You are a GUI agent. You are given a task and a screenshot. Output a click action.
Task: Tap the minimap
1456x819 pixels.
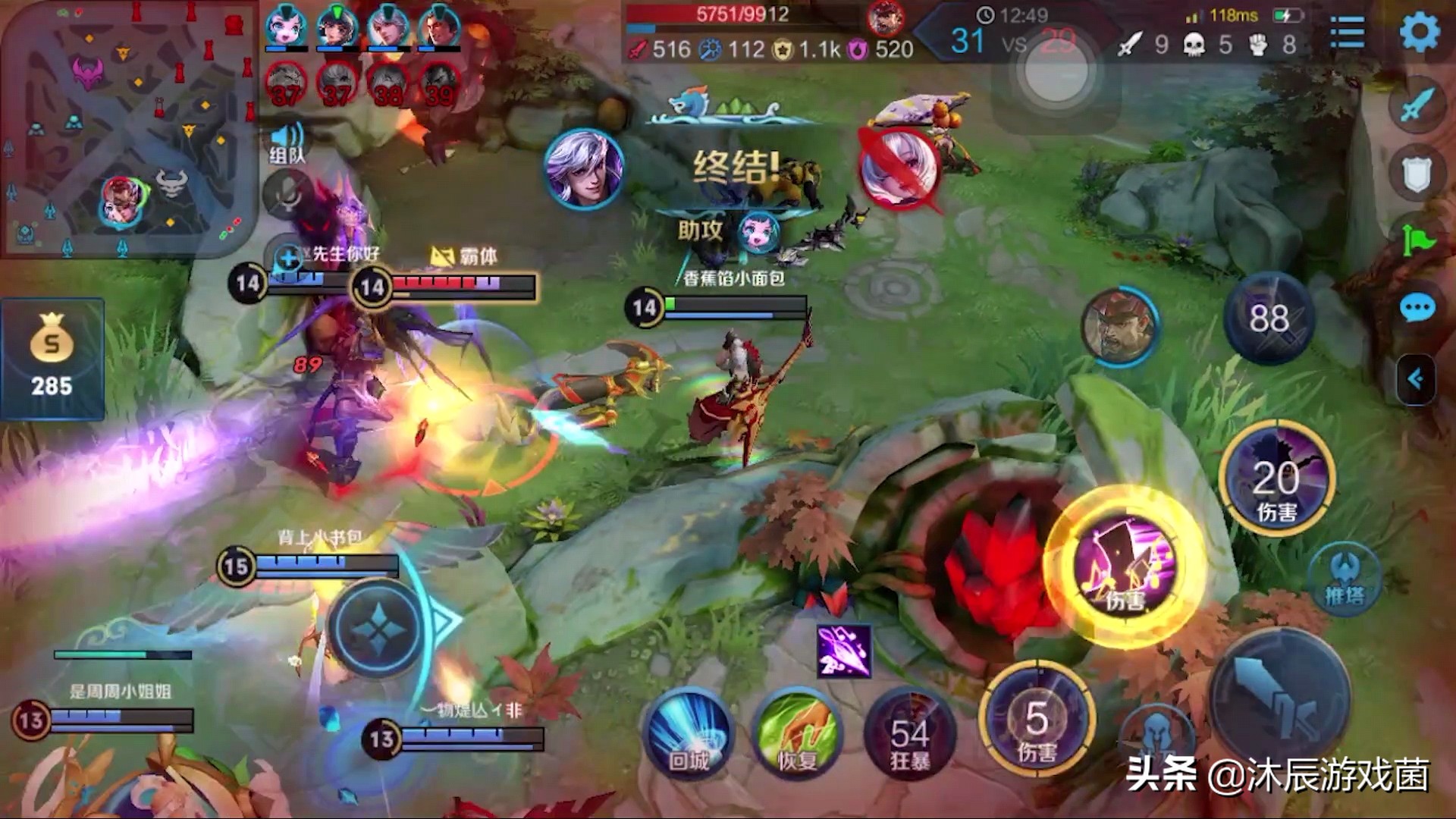[x=127, y=129]
